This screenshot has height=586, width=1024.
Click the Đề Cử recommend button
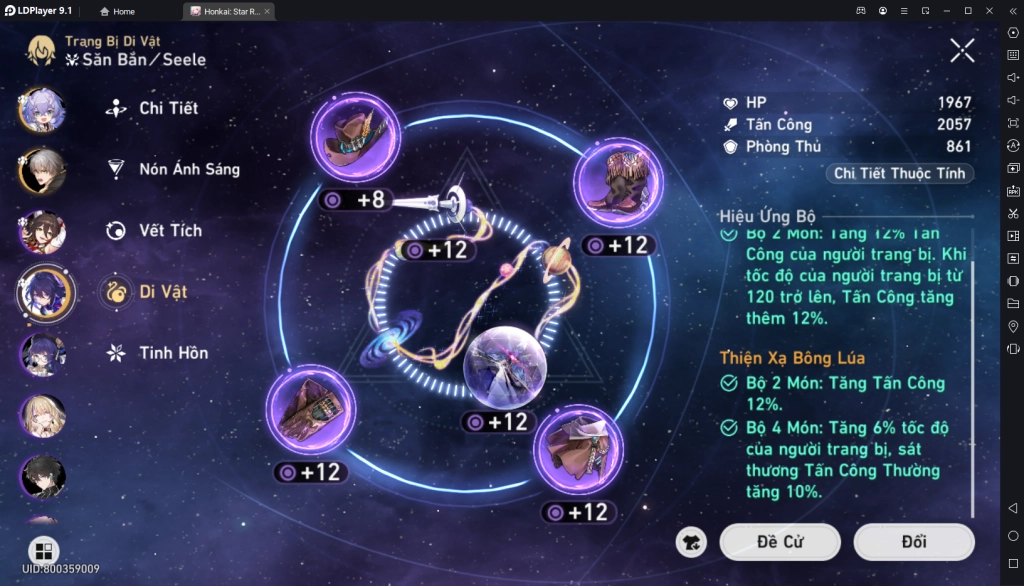(779, 542)
